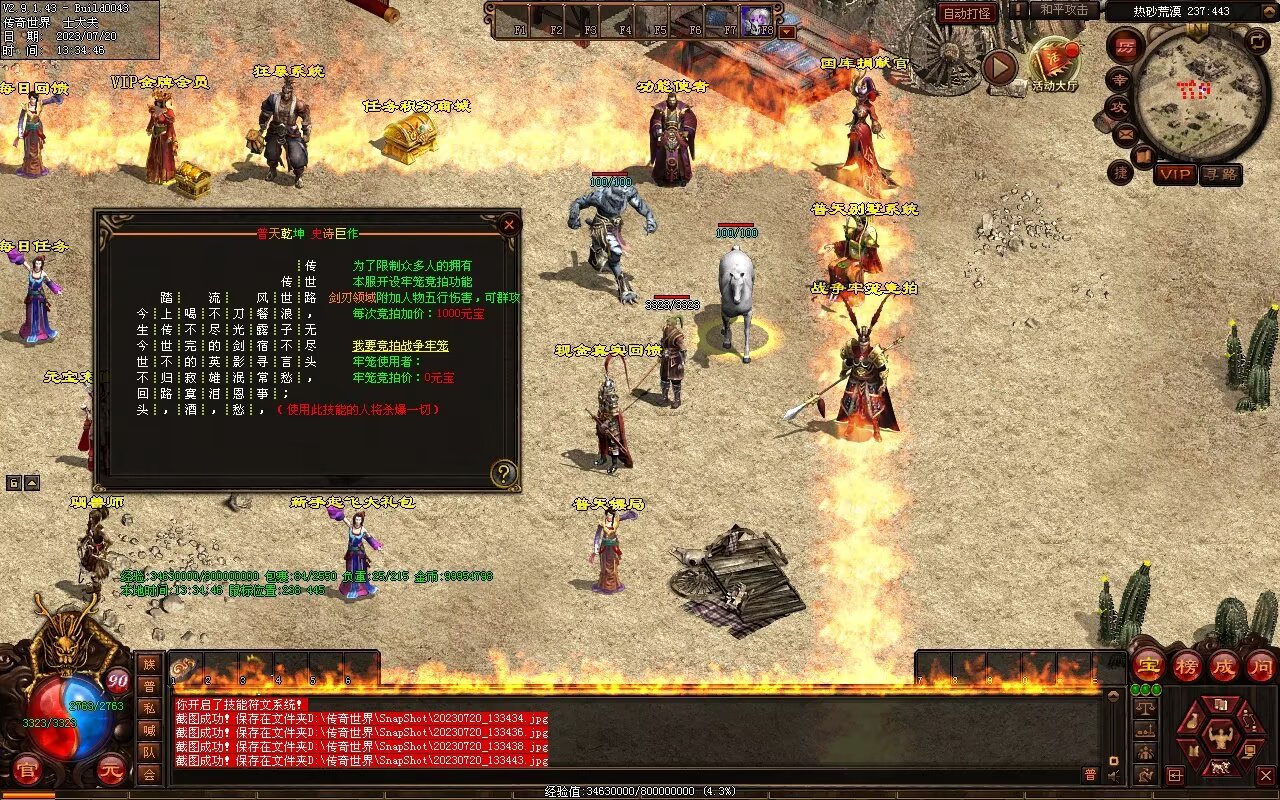Open the 成 achievements button
This screenshot has width=1280, height=800.
(x=1223, y=666)
